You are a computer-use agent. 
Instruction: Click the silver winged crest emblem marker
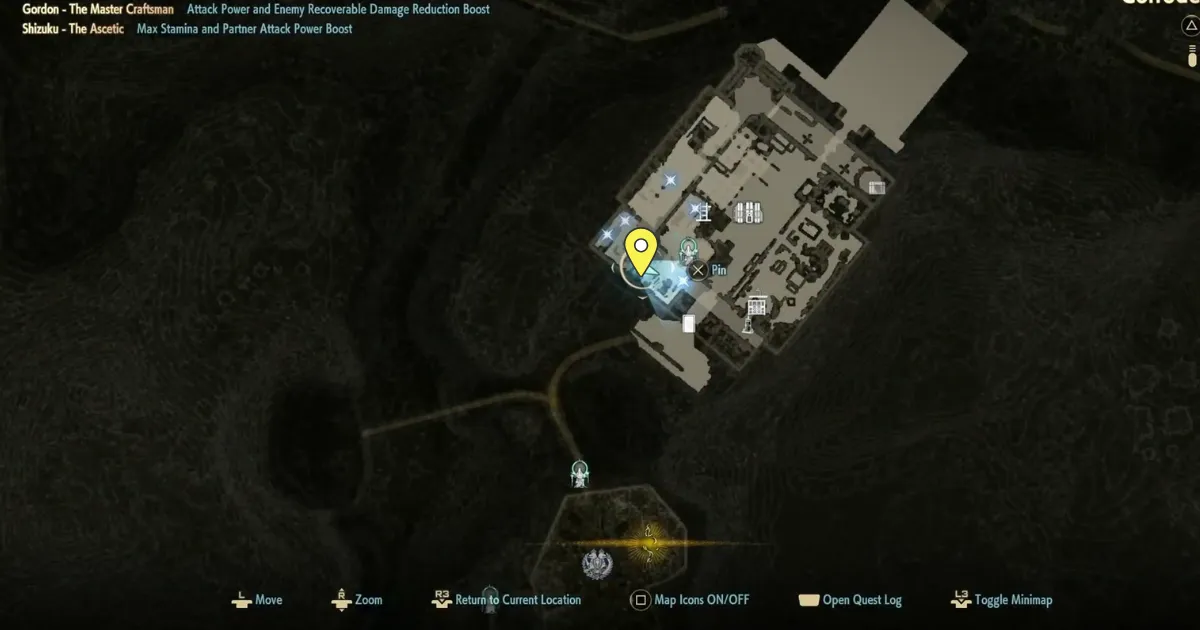(x=596, y=565)
